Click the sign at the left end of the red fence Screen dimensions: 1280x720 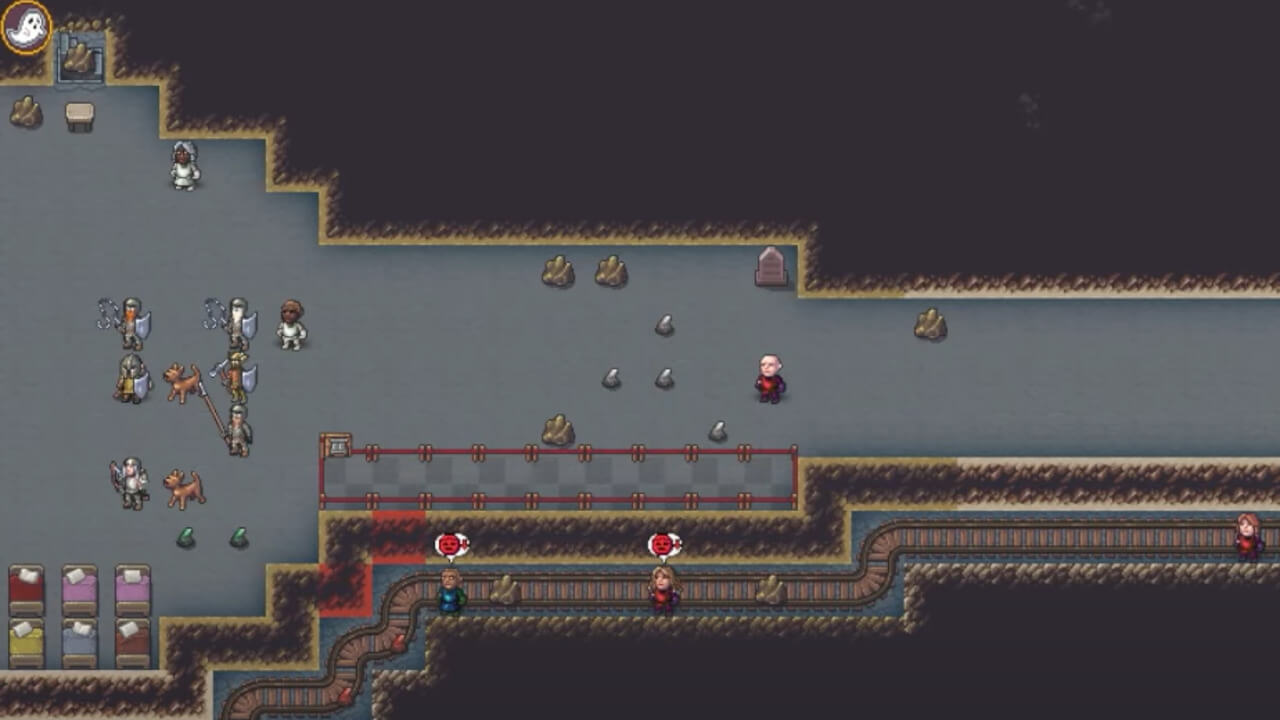tap(337, 443)
